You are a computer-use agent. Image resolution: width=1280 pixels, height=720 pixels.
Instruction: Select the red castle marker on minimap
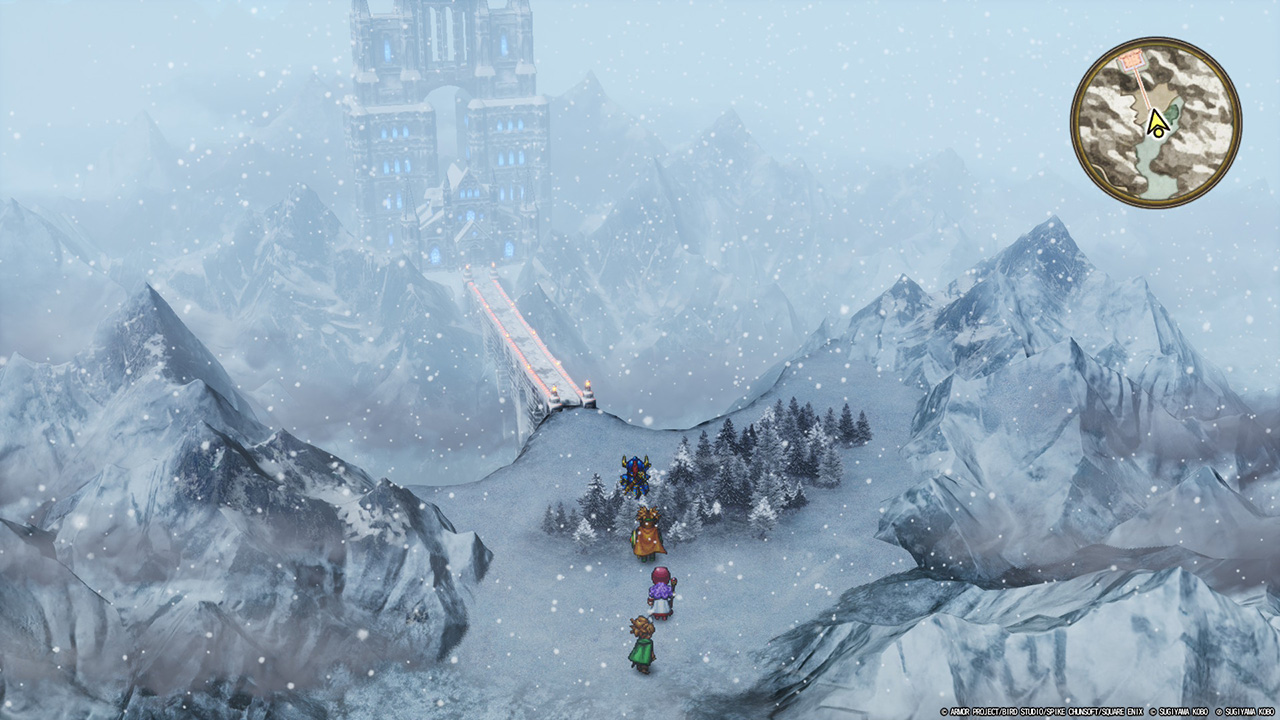[1132, 61]
